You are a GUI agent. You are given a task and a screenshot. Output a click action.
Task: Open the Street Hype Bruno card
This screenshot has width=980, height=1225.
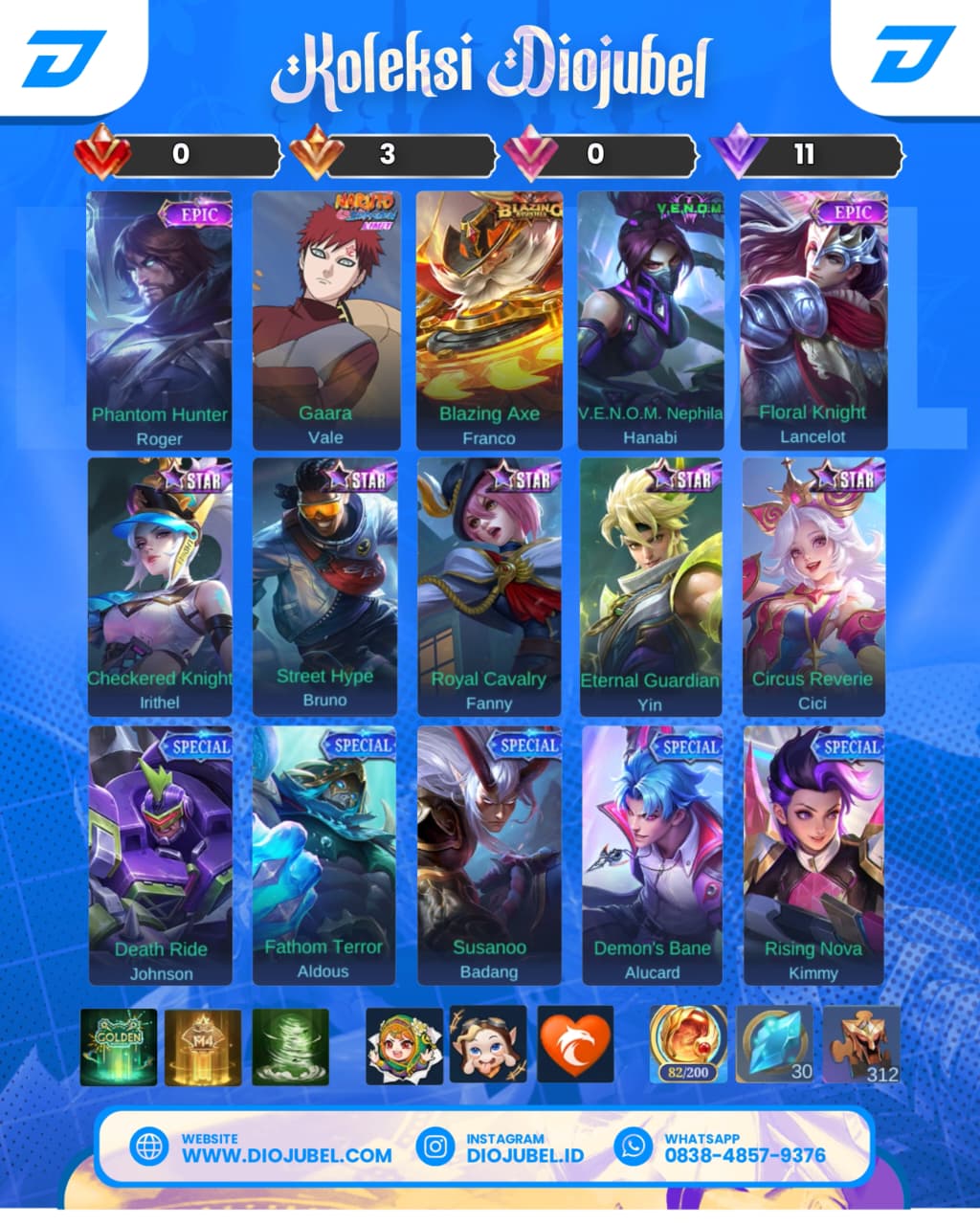(x=324, y=587)
